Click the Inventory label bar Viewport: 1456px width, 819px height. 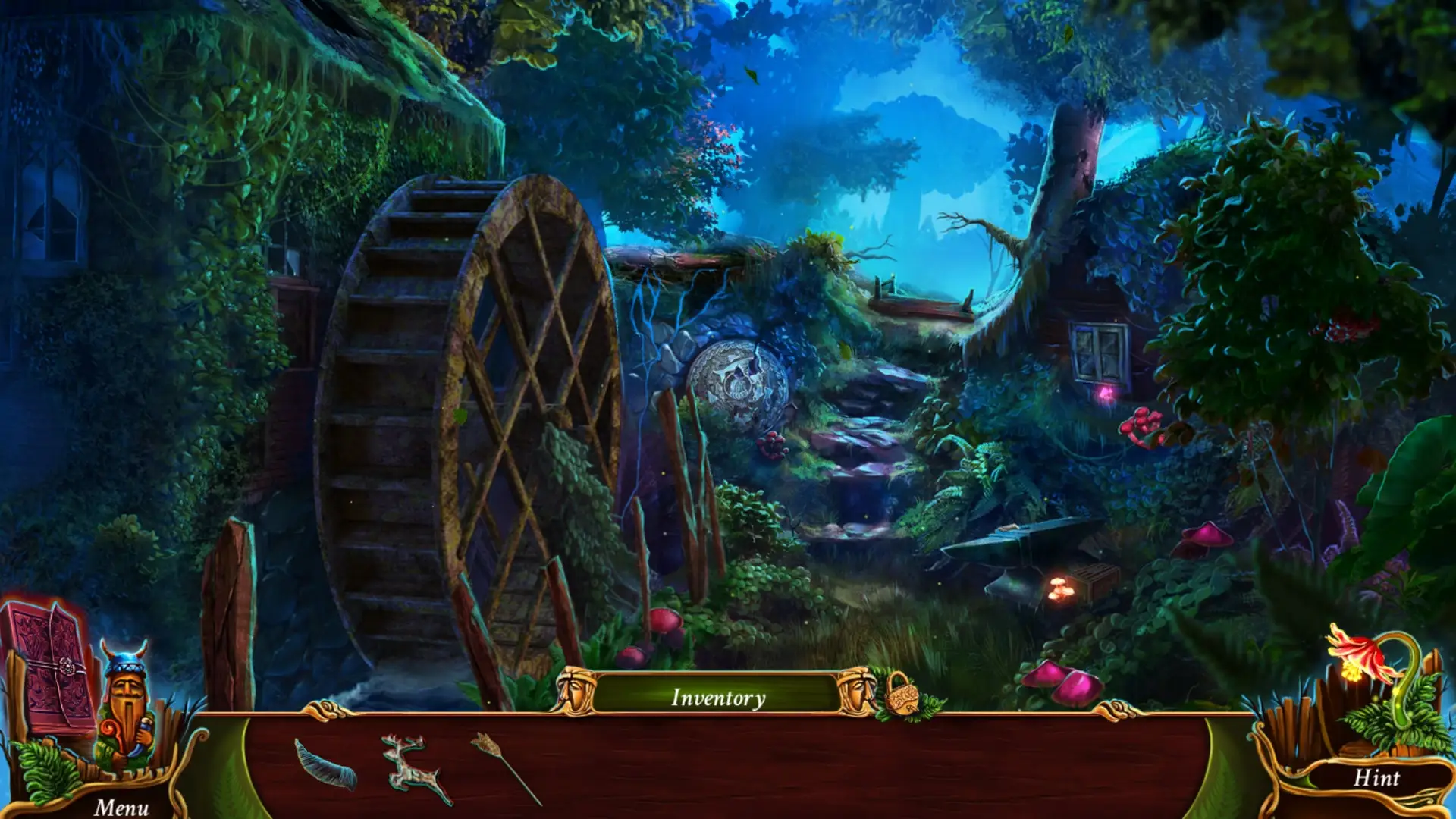pyautogui.click(x=717, y=697)
